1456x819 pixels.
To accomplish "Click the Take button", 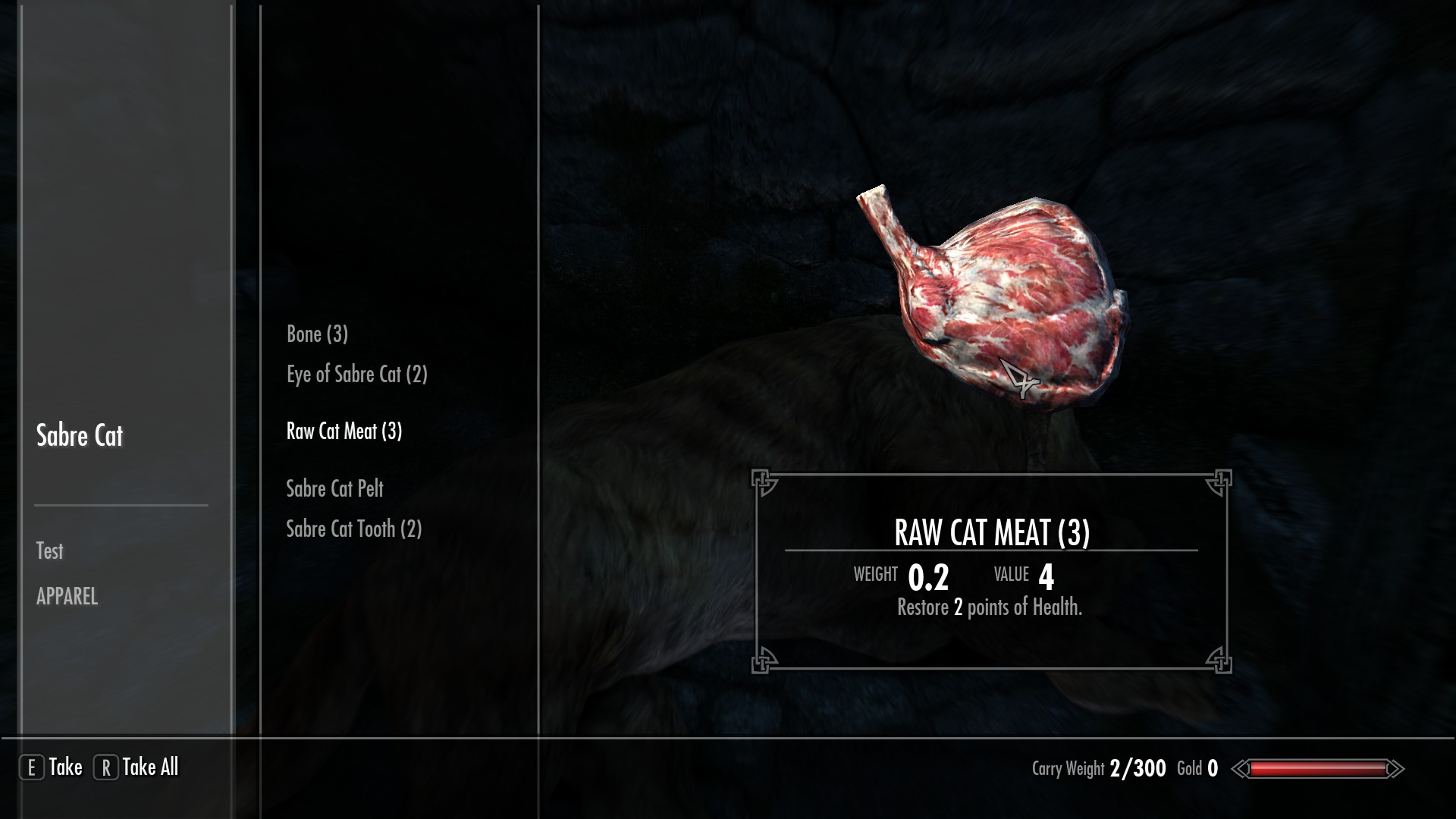I will [x=52, y=767].
